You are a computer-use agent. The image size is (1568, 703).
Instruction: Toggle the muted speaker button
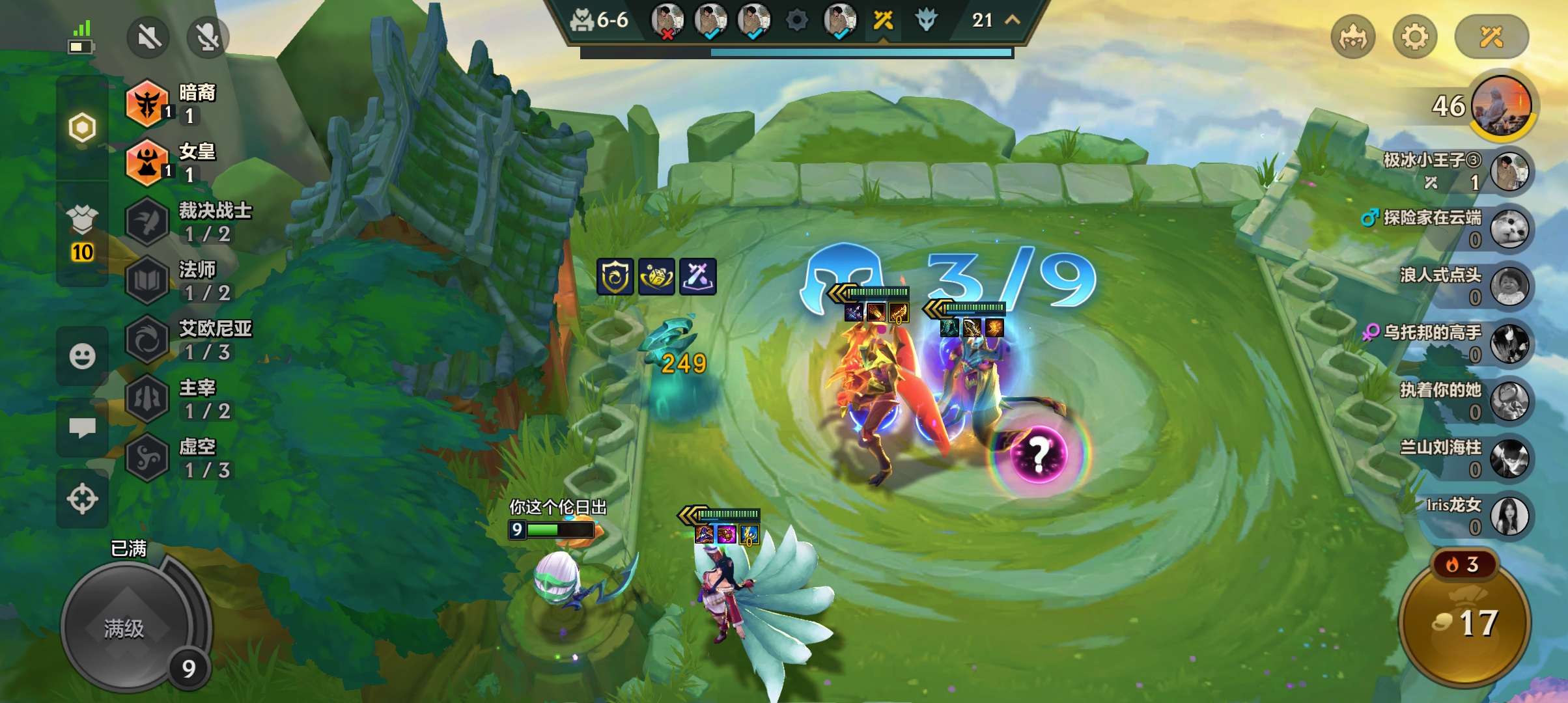tap(148, 37)
